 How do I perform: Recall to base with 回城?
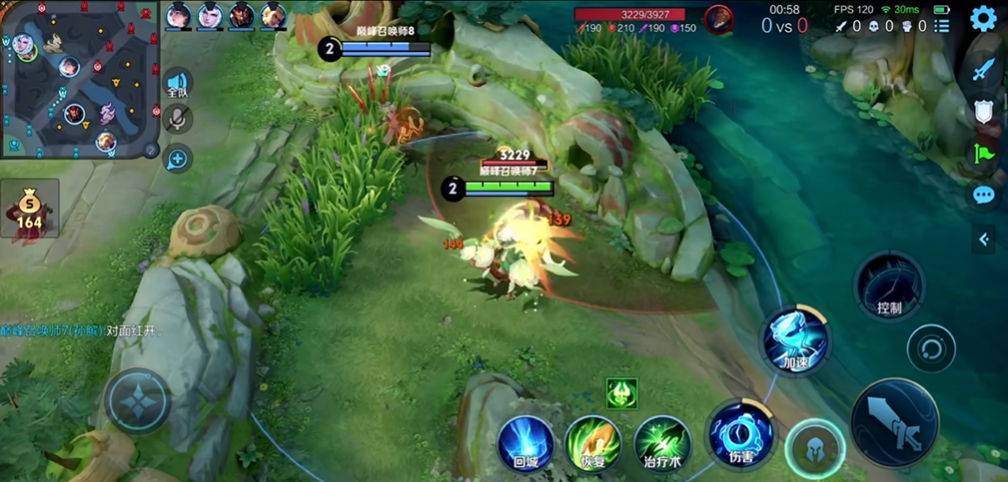[x=526, y=444]
